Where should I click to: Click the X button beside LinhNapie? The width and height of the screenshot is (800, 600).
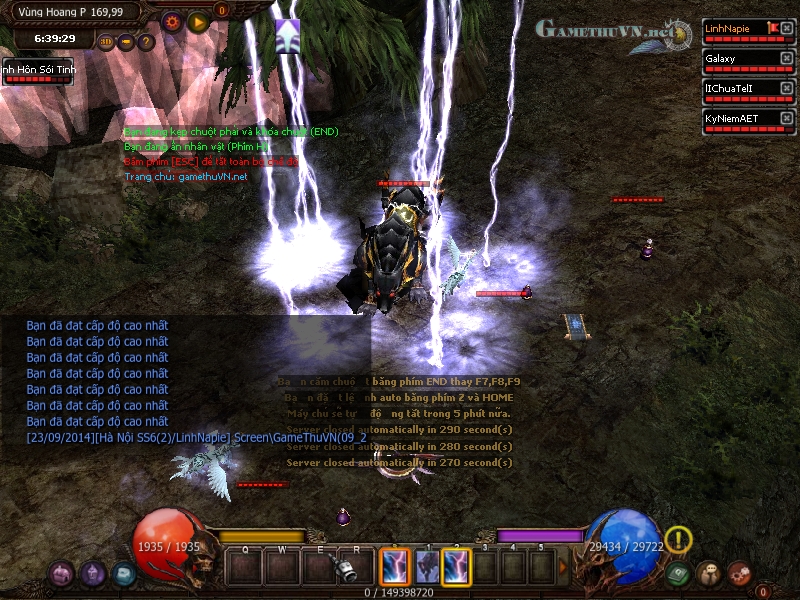tap(787, 29)
